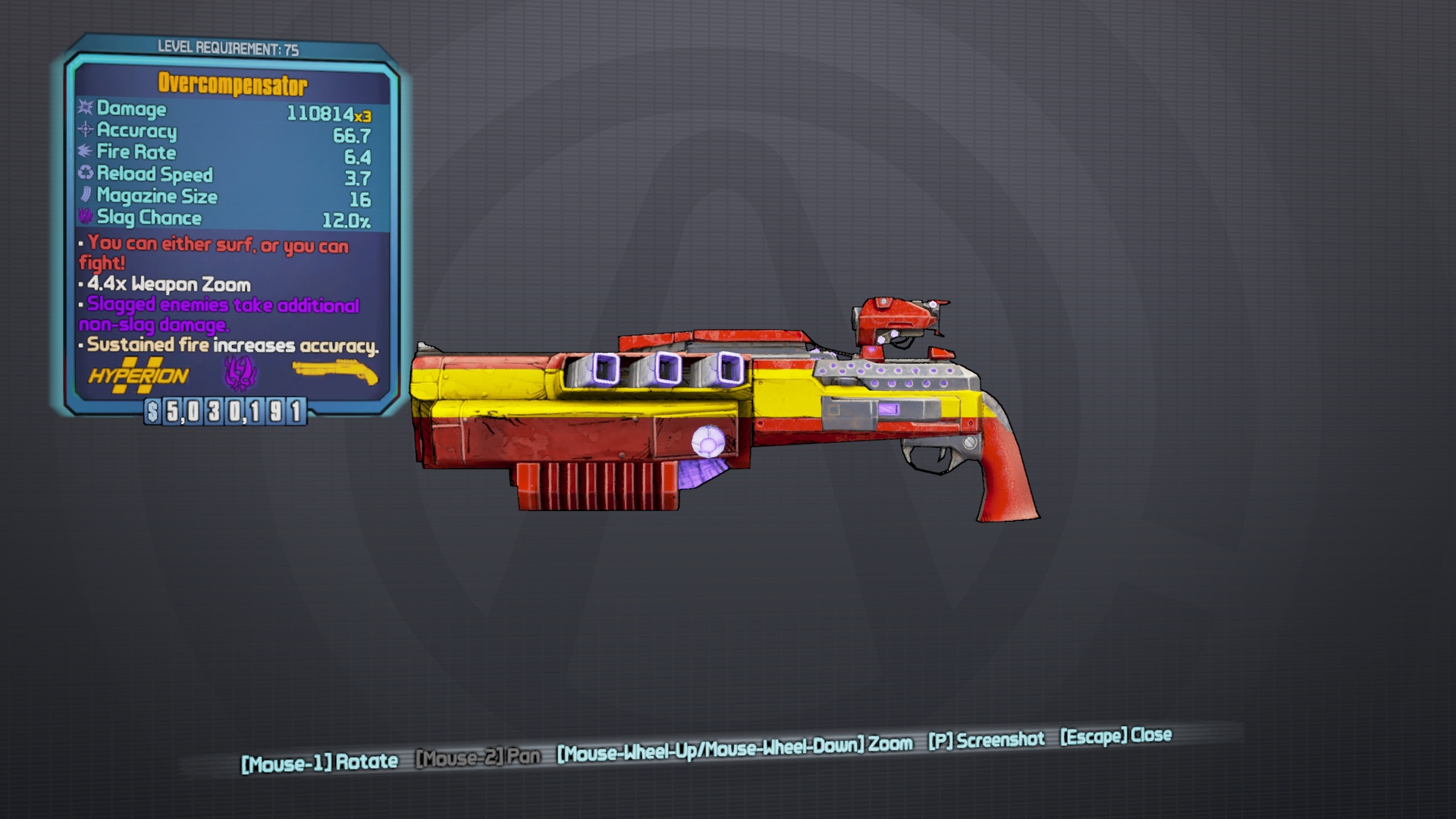Click the Overcompensator weapon title

(233, 83)
